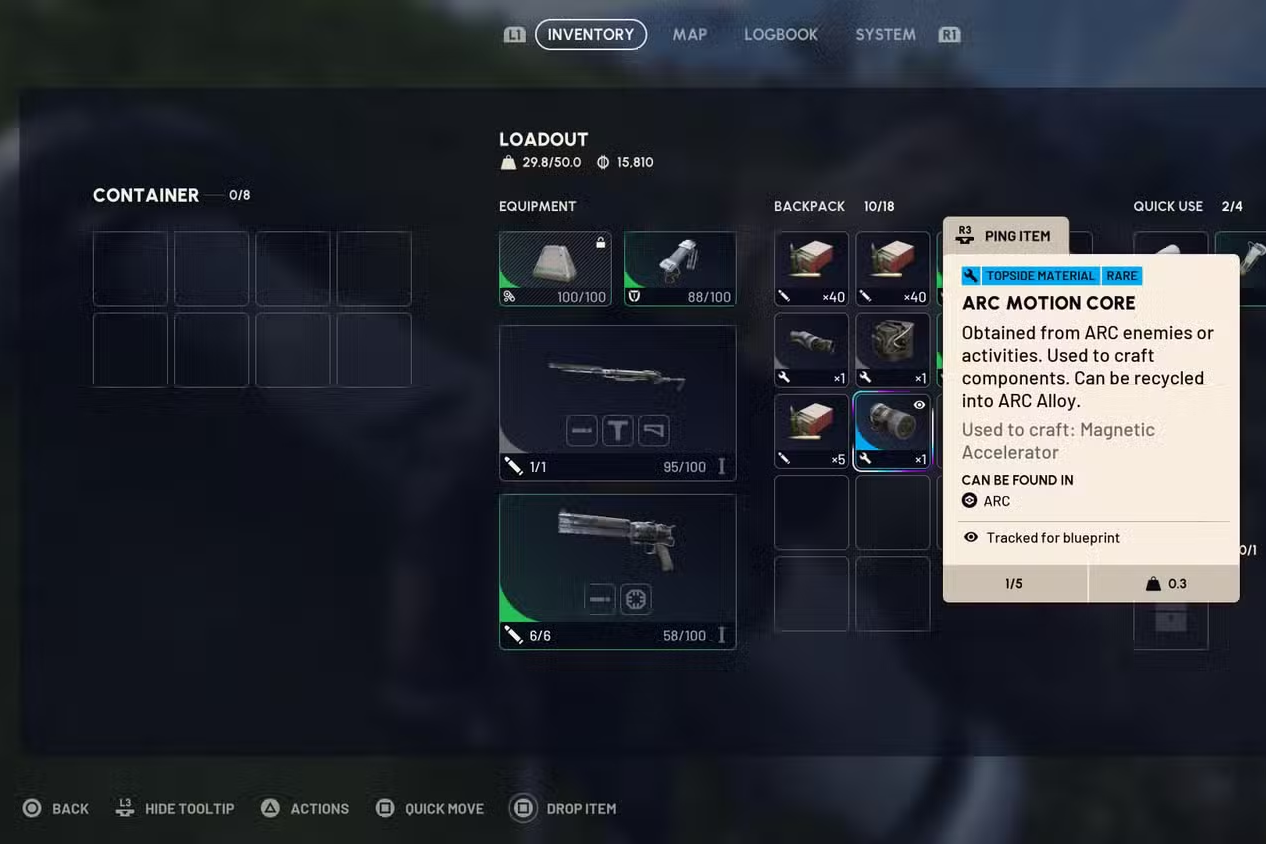
Task: Open the Logbook tab
Action: [x=780, y=34]
